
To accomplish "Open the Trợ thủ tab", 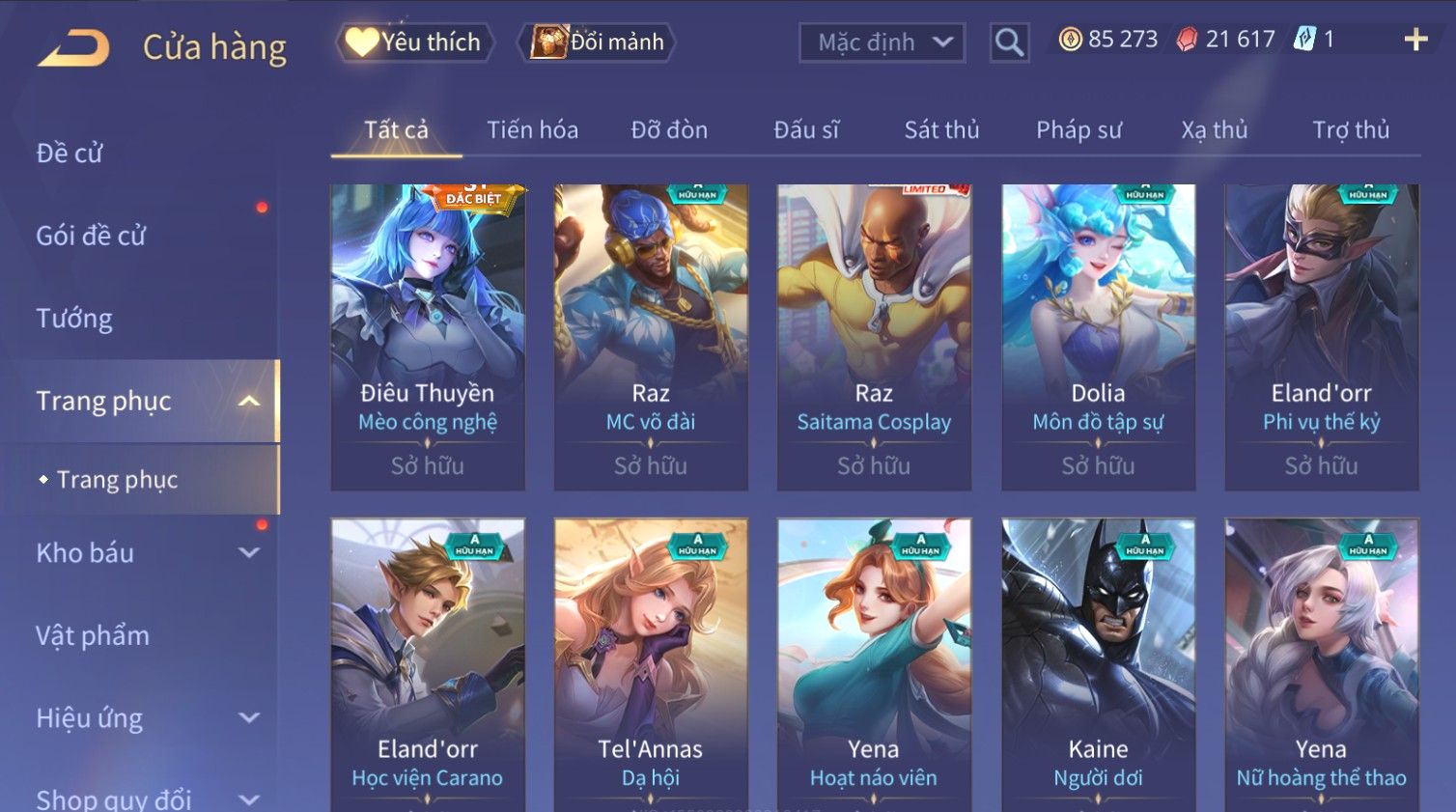I will tap(1350, 130).
